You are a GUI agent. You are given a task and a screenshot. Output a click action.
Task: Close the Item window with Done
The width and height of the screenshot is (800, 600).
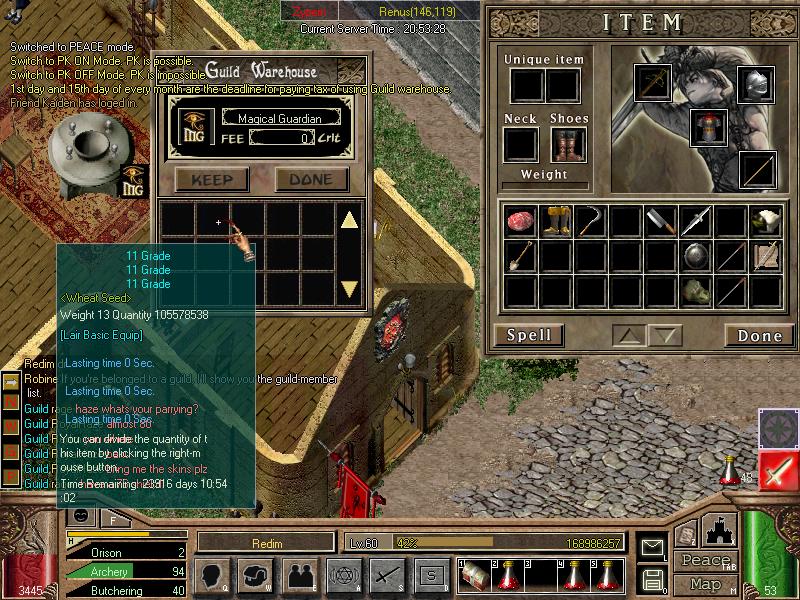click(759, 336)
